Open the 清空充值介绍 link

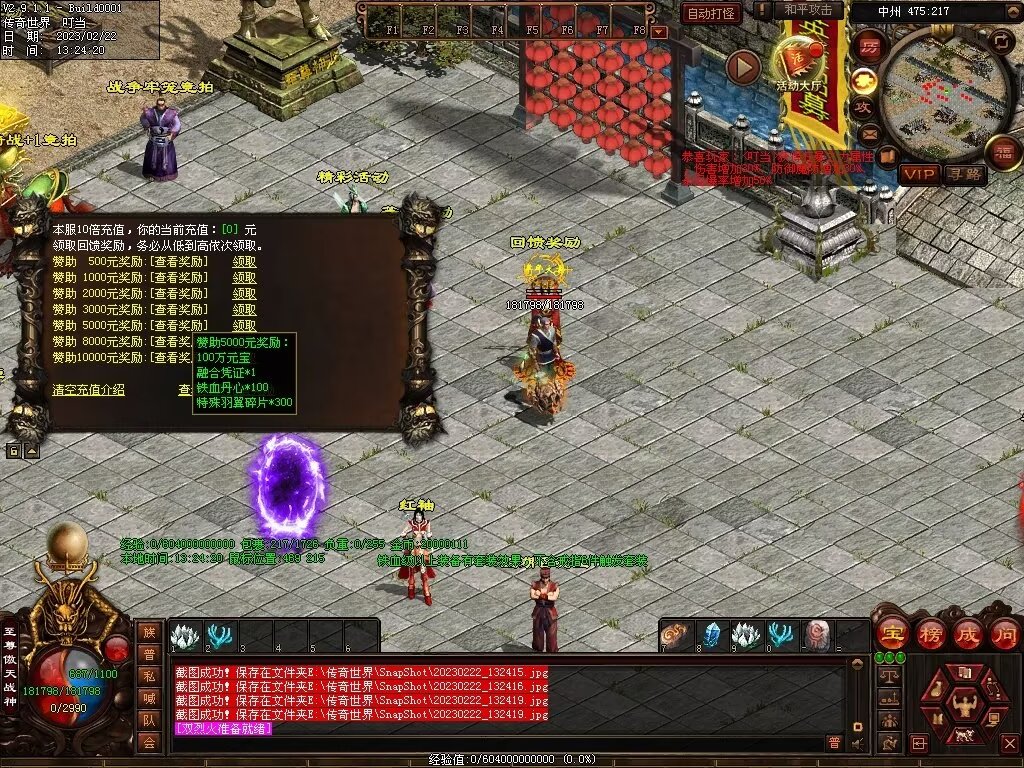point(89,390)
